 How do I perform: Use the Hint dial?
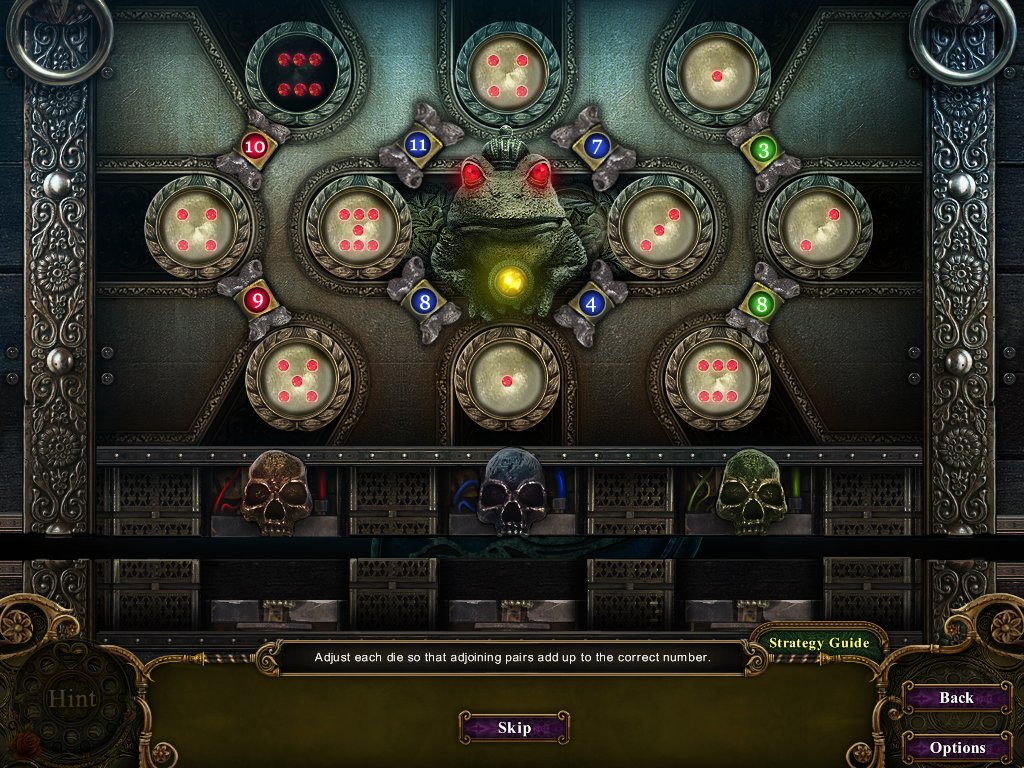pyautogui.click(x=72, y=697)
